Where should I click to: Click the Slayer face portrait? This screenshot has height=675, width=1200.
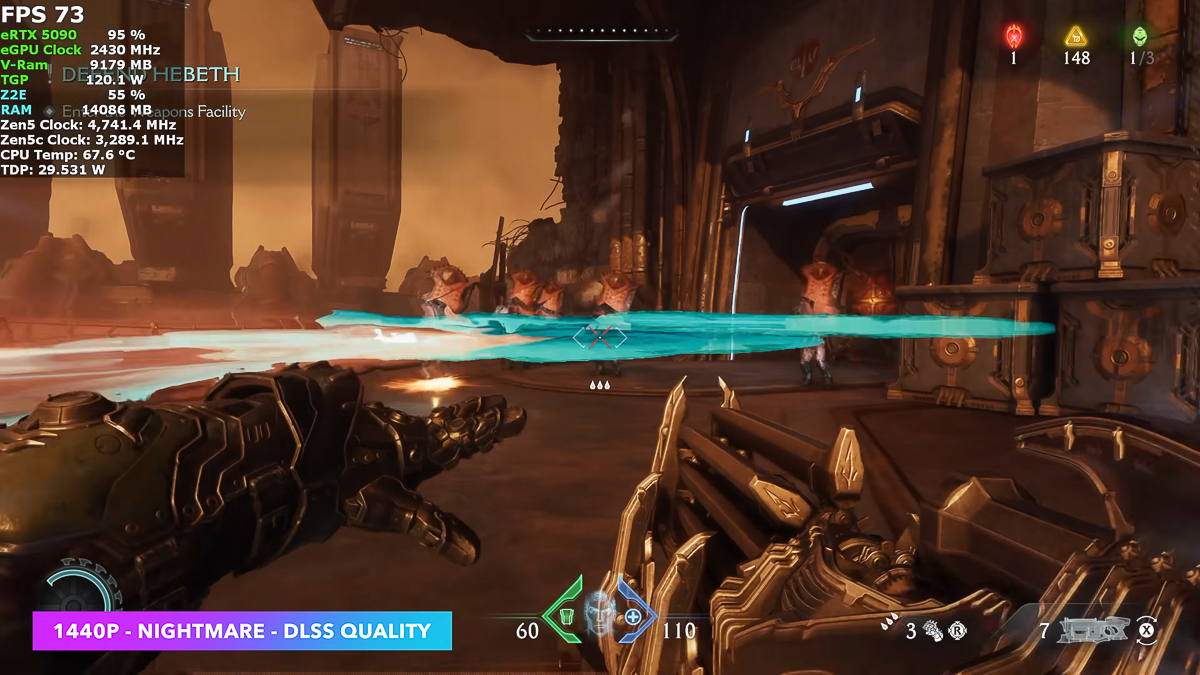598,612
